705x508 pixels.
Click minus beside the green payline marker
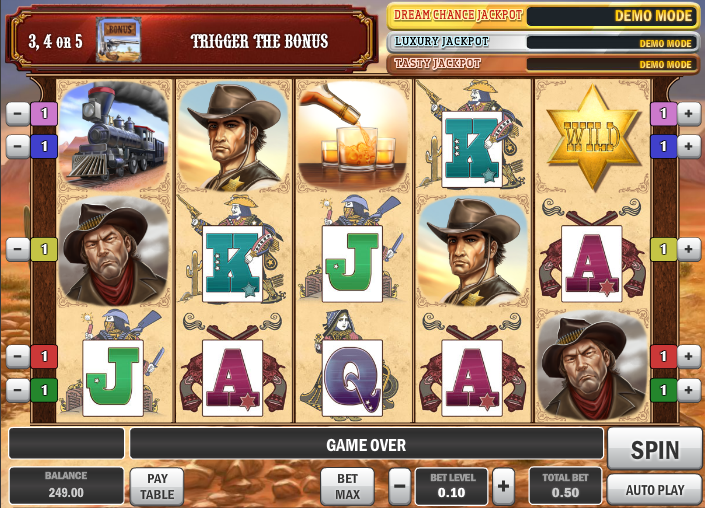pyautogui.click(x=17, y=388)
